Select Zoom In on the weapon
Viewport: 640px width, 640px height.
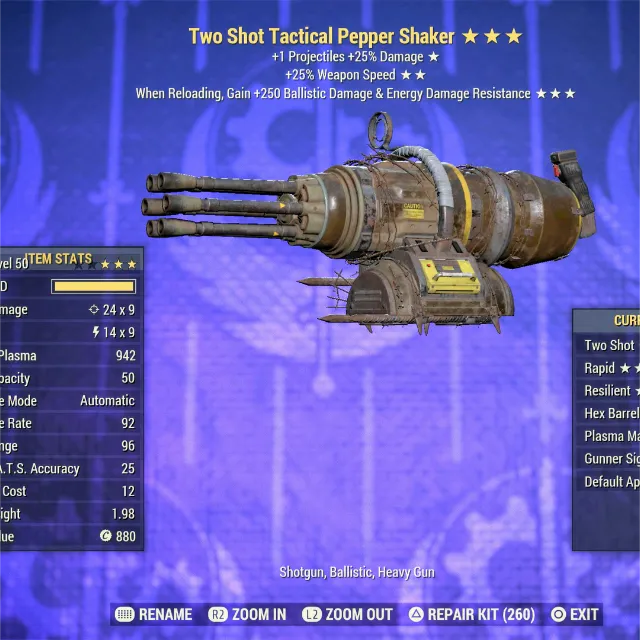tap(247, 614)
